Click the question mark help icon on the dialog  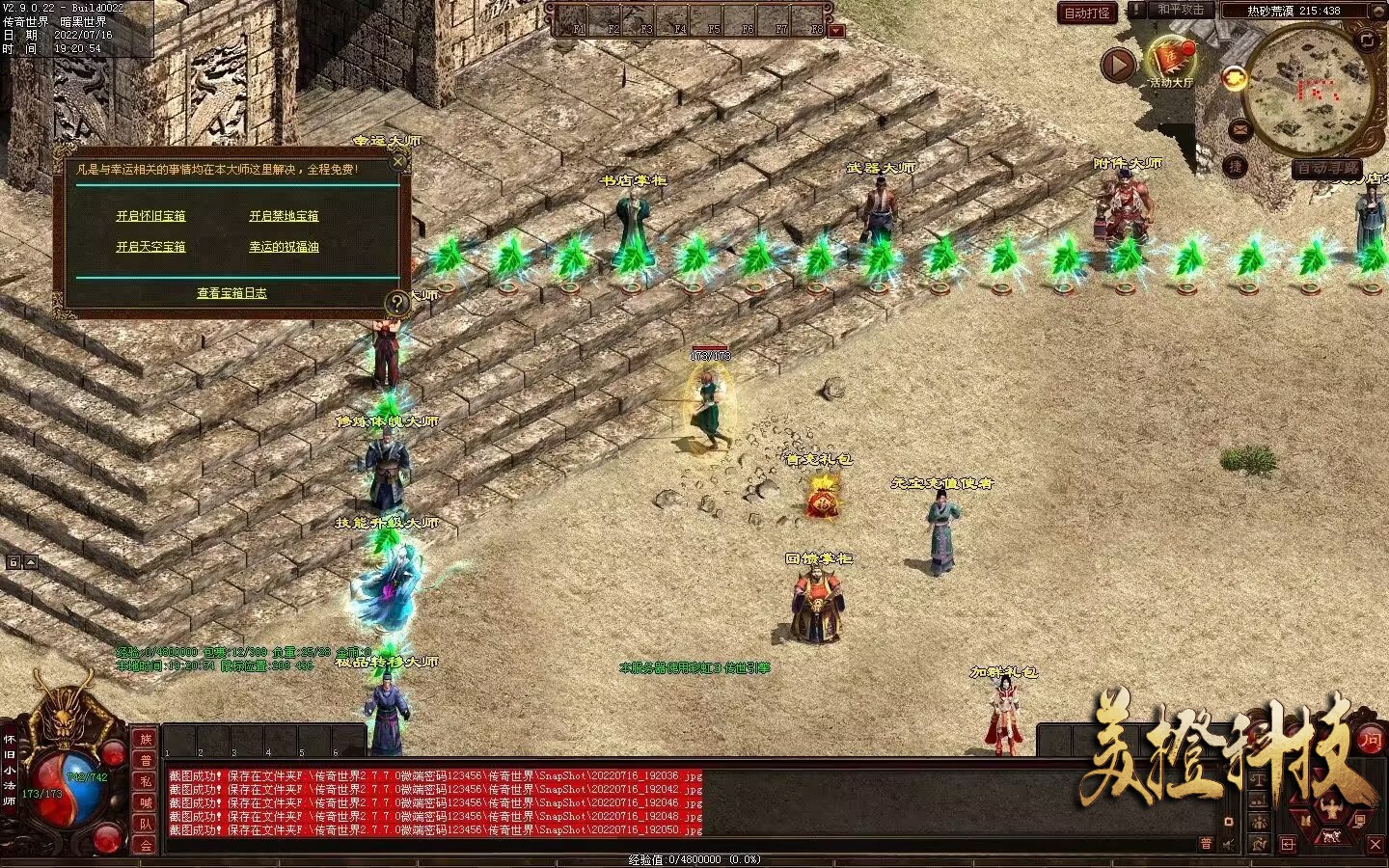(x=396, y=304)
